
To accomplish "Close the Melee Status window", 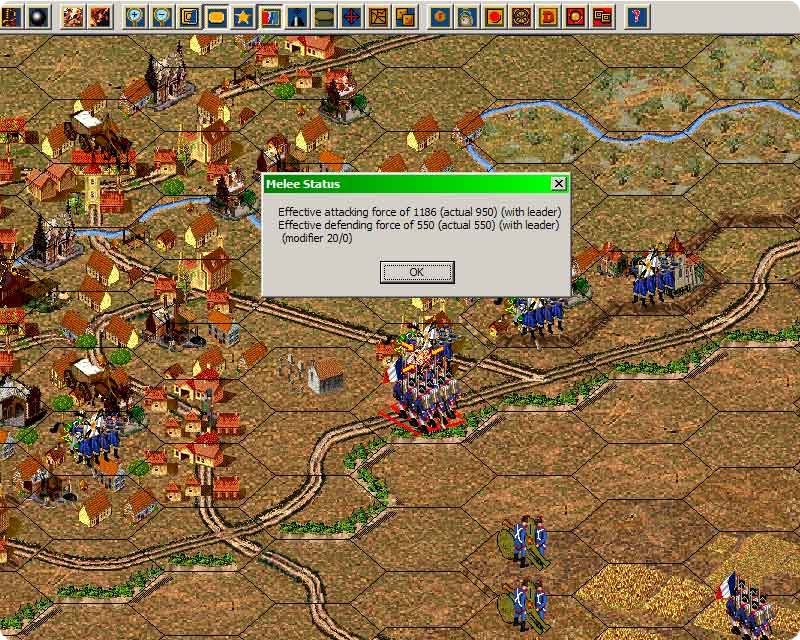I will tap(558, 184).
